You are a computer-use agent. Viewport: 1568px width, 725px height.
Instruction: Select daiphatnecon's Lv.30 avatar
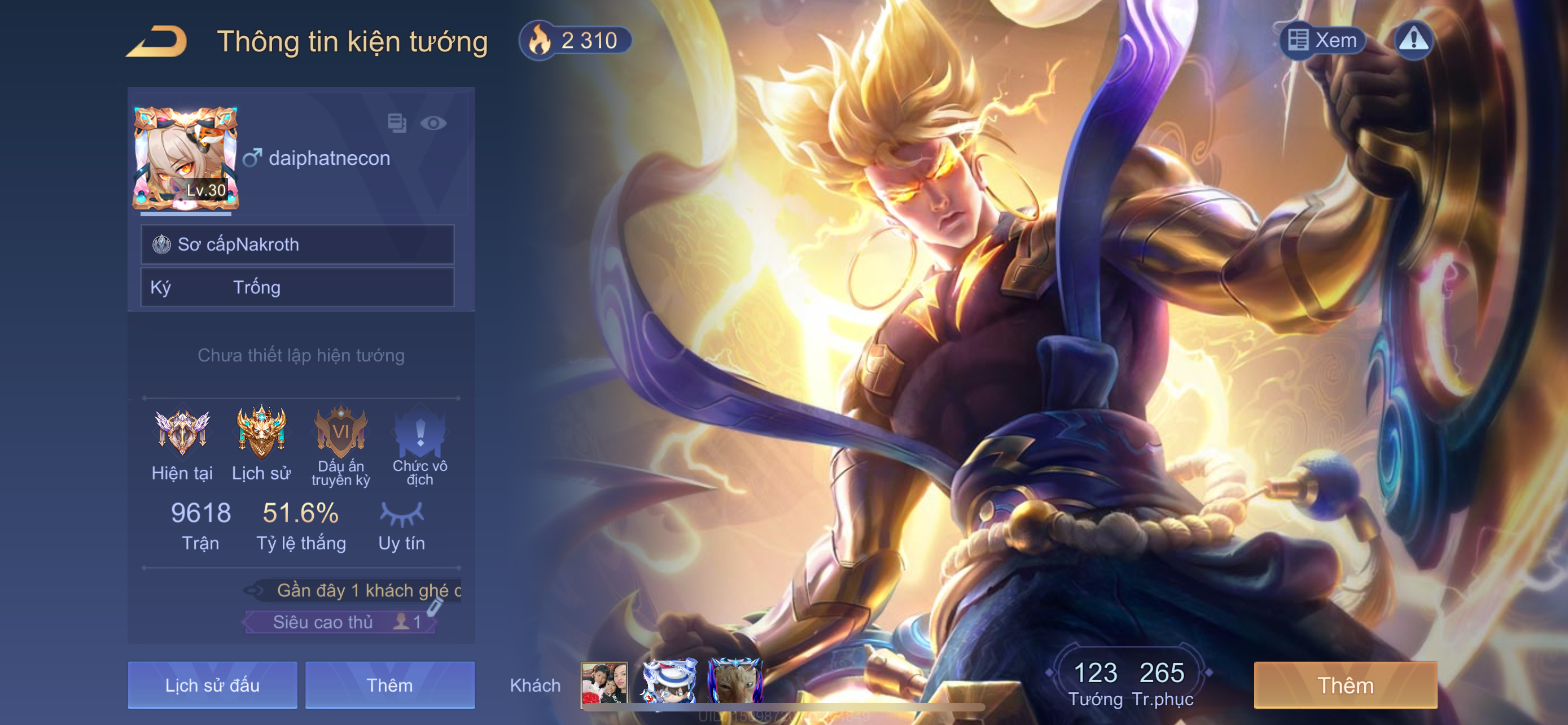tap(186, 158)
